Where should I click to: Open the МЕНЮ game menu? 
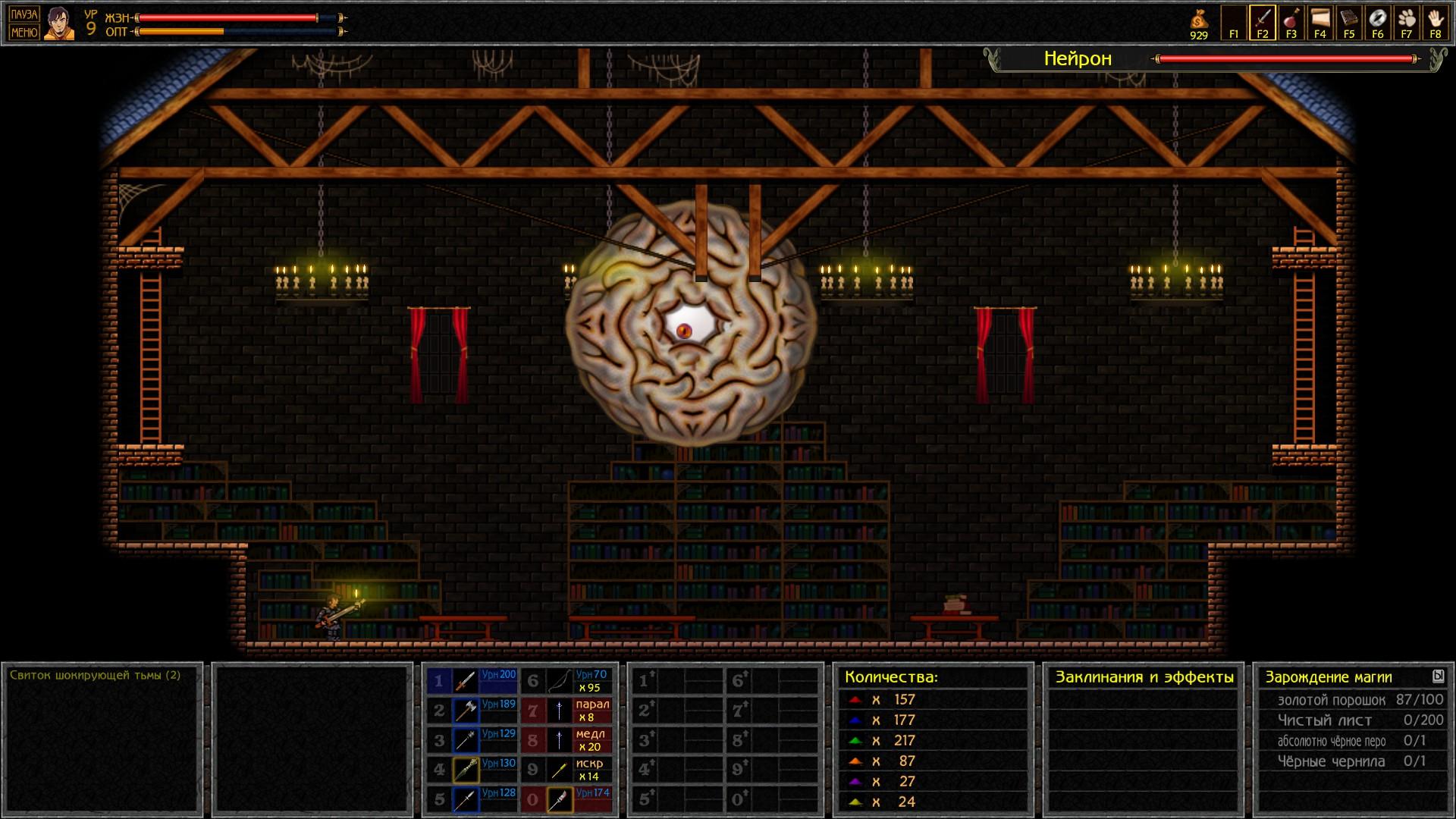pos(24,32)
